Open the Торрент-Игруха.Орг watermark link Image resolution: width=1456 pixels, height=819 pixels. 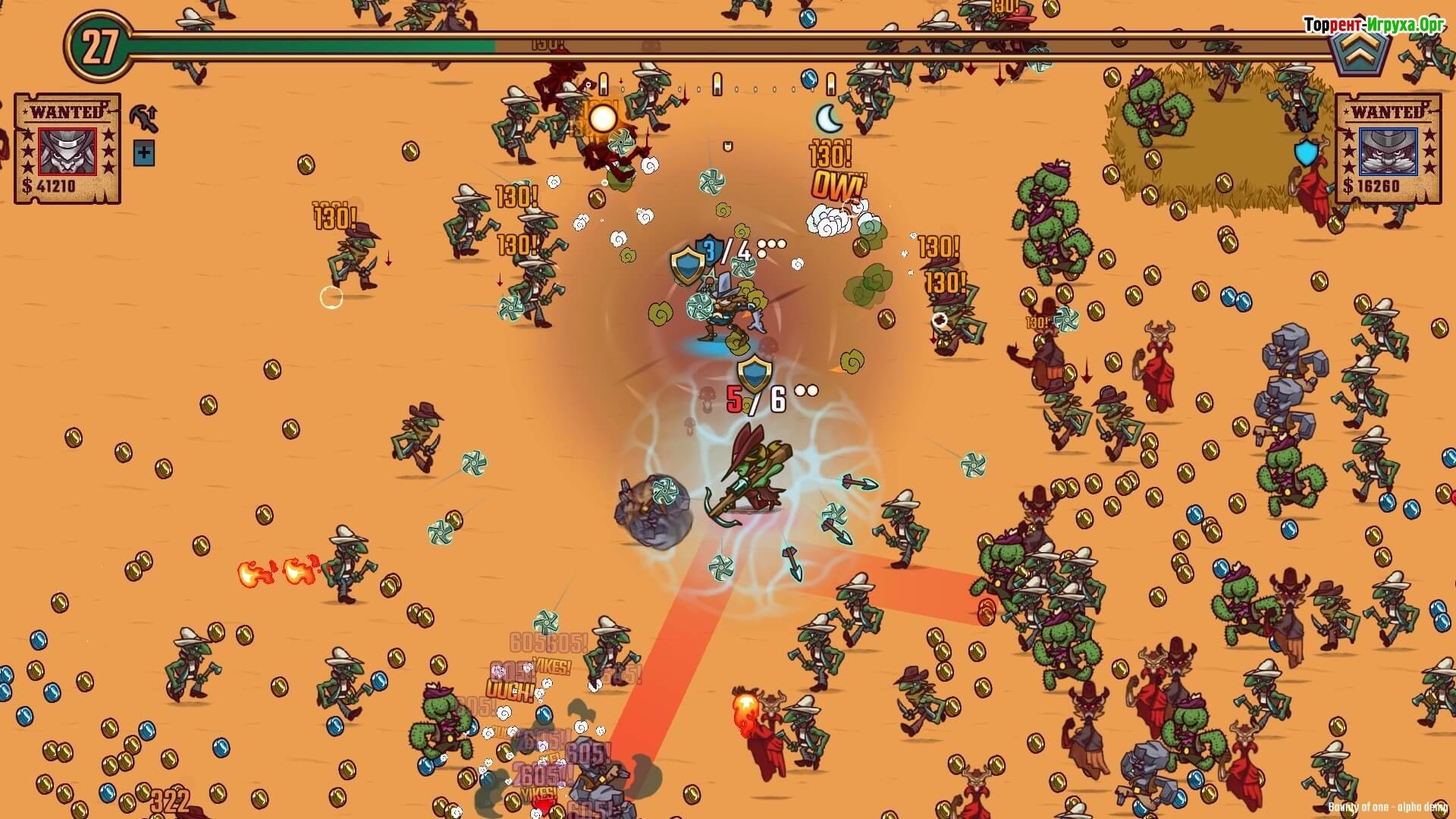point(1373,25)
